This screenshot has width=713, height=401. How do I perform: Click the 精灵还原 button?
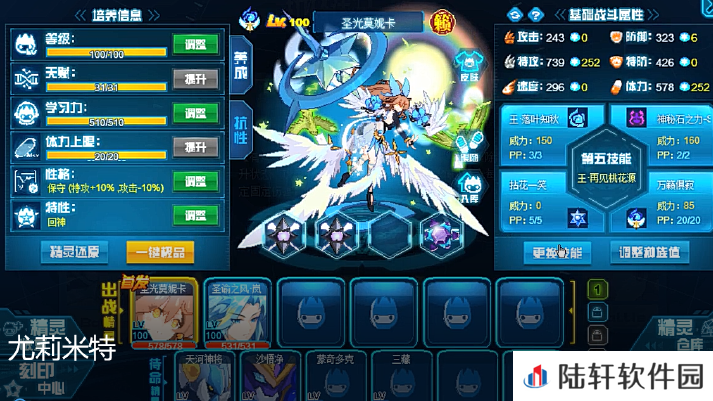(72, 251)
